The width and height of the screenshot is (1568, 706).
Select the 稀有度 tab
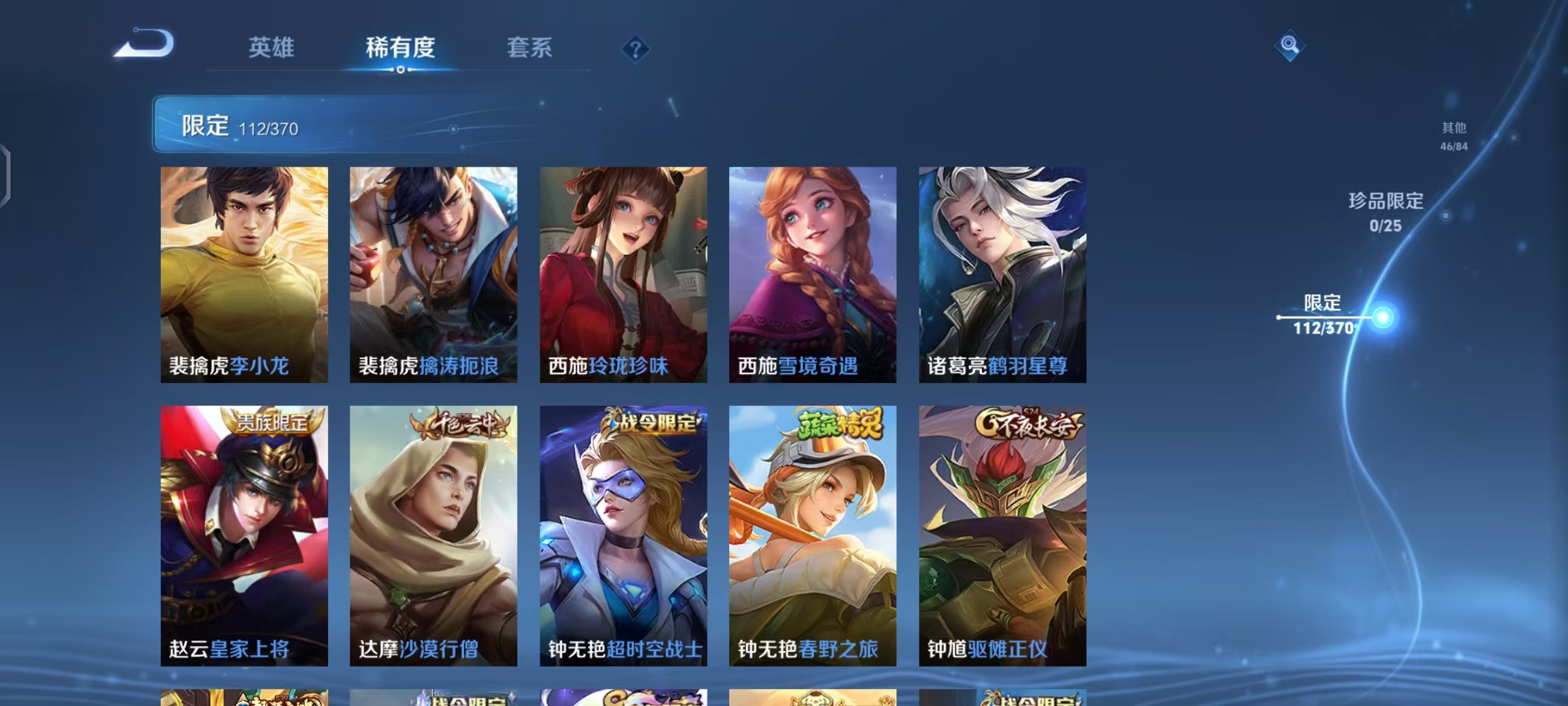400,47
